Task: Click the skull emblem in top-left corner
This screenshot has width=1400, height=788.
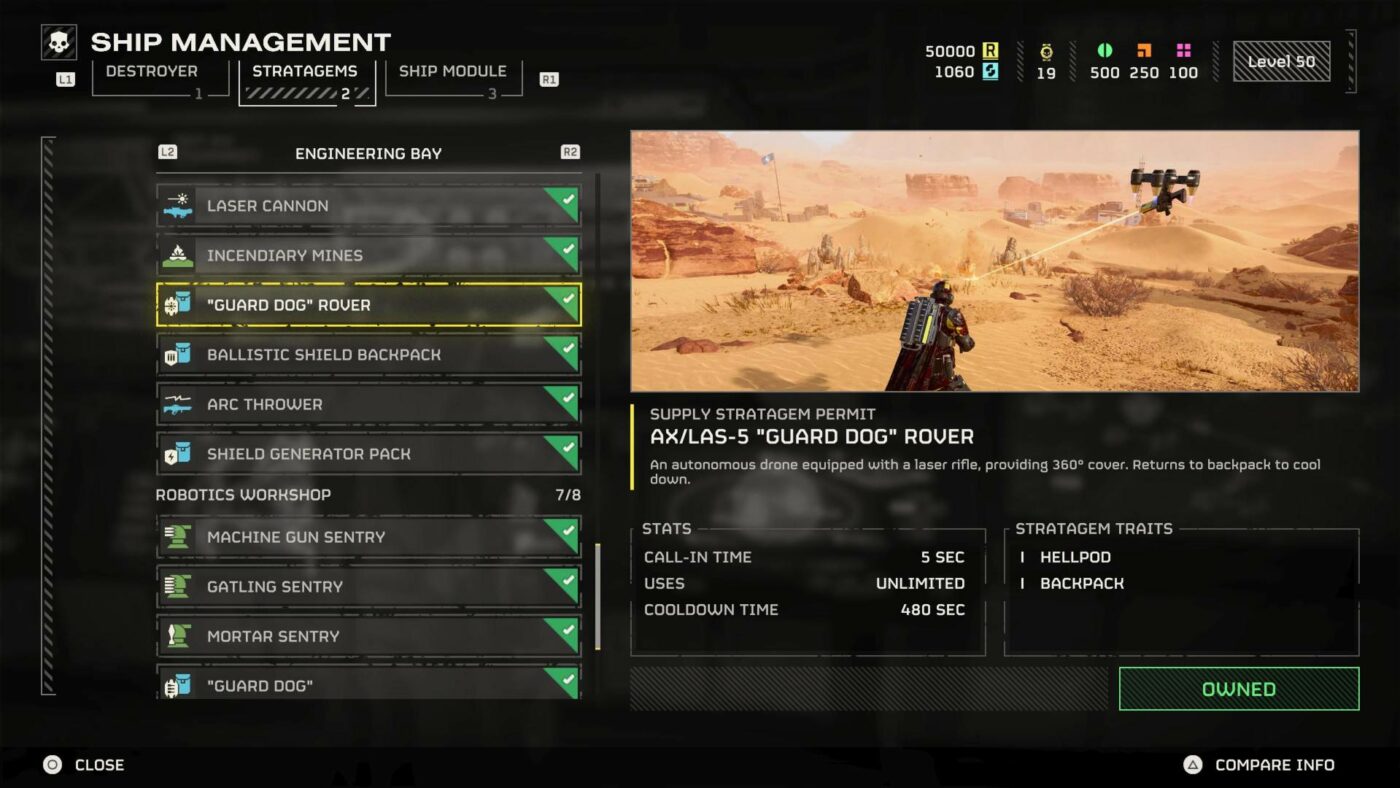Action: [58, 42]
